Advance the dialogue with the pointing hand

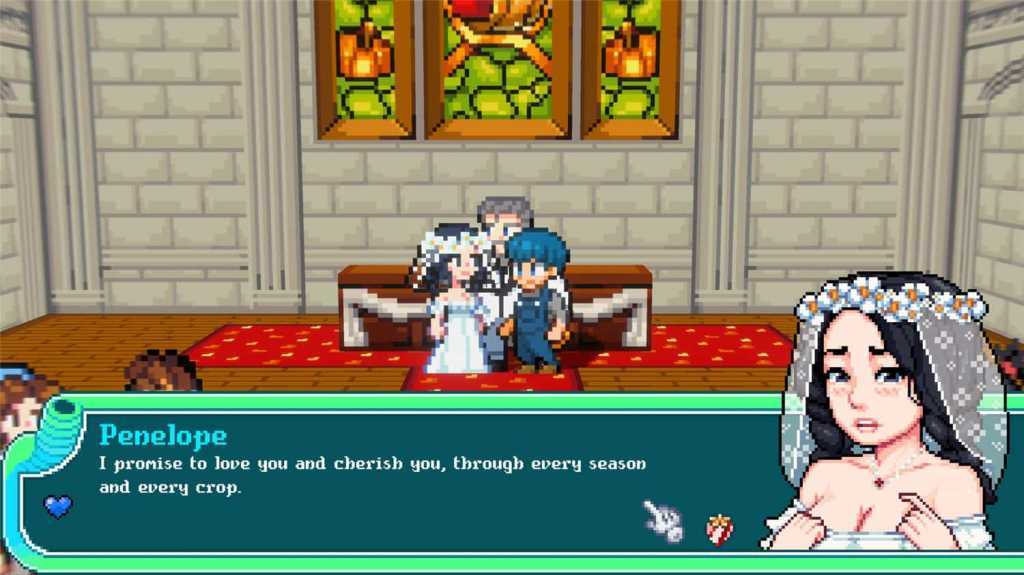click(663, 520)
